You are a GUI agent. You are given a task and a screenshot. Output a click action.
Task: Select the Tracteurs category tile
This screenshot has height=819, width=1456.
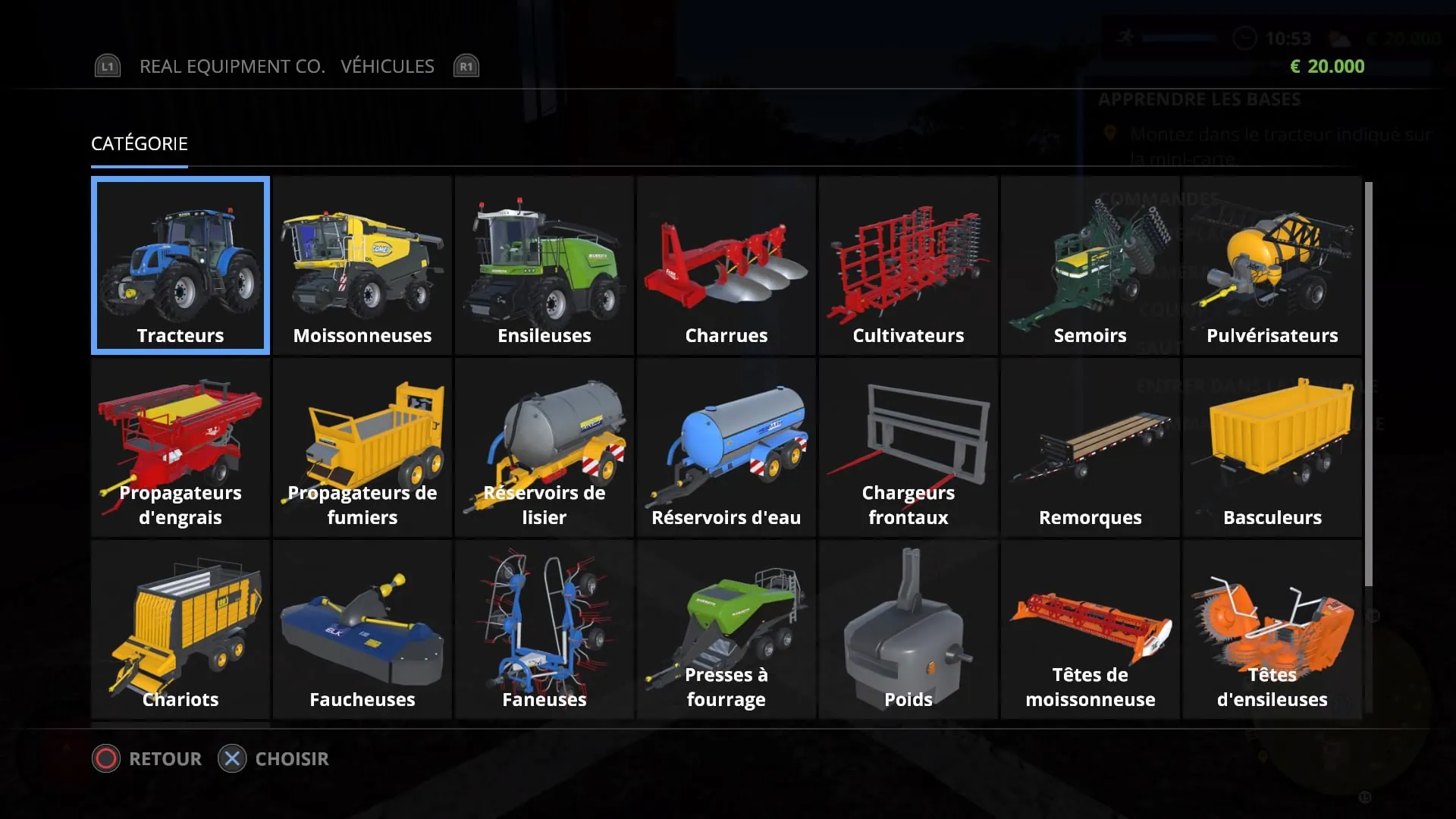click(x=180, y=265)
